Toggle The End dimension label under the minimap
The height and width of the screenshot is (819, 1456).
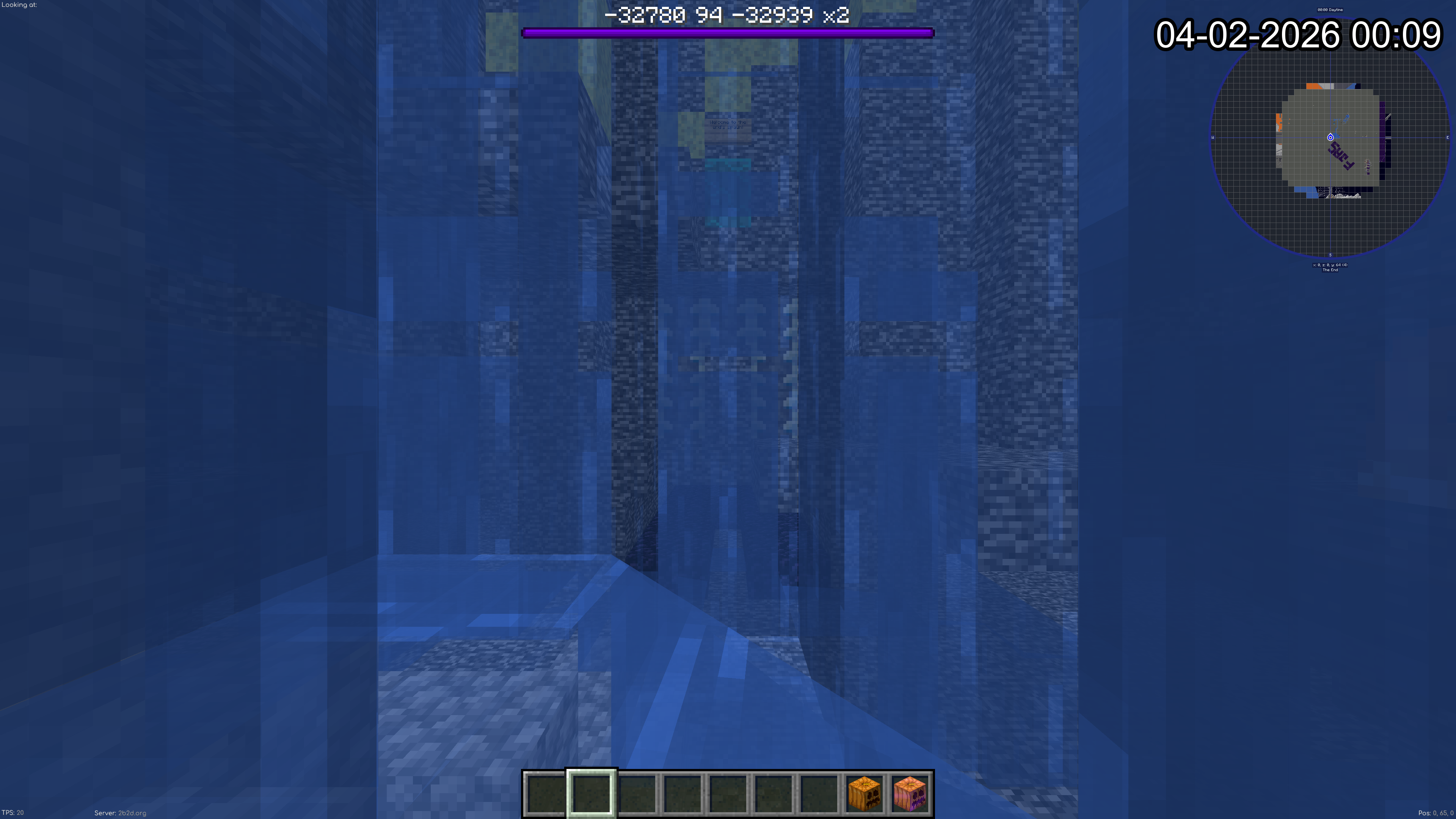click(x=1330, y=270)
